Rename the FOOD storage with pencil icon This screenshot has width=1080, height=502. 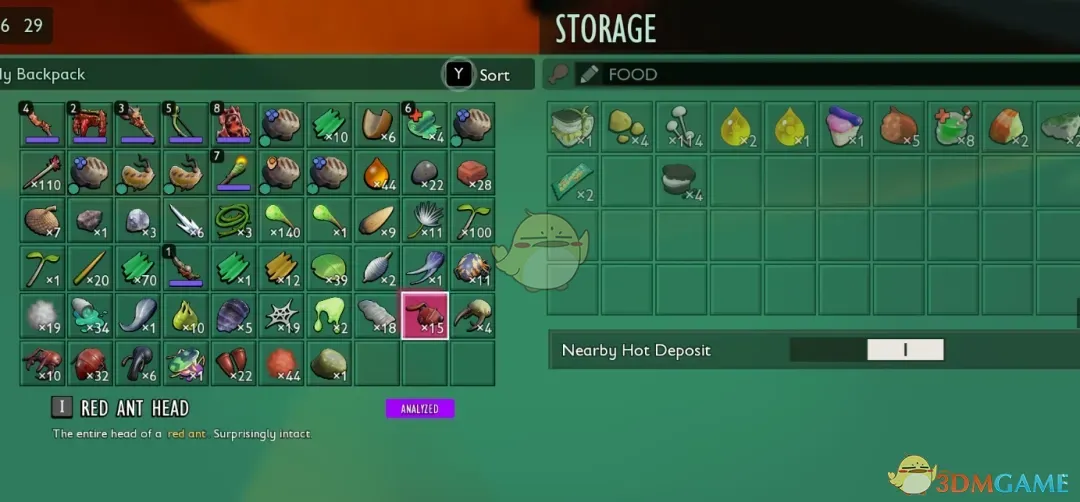pos(588,74)
